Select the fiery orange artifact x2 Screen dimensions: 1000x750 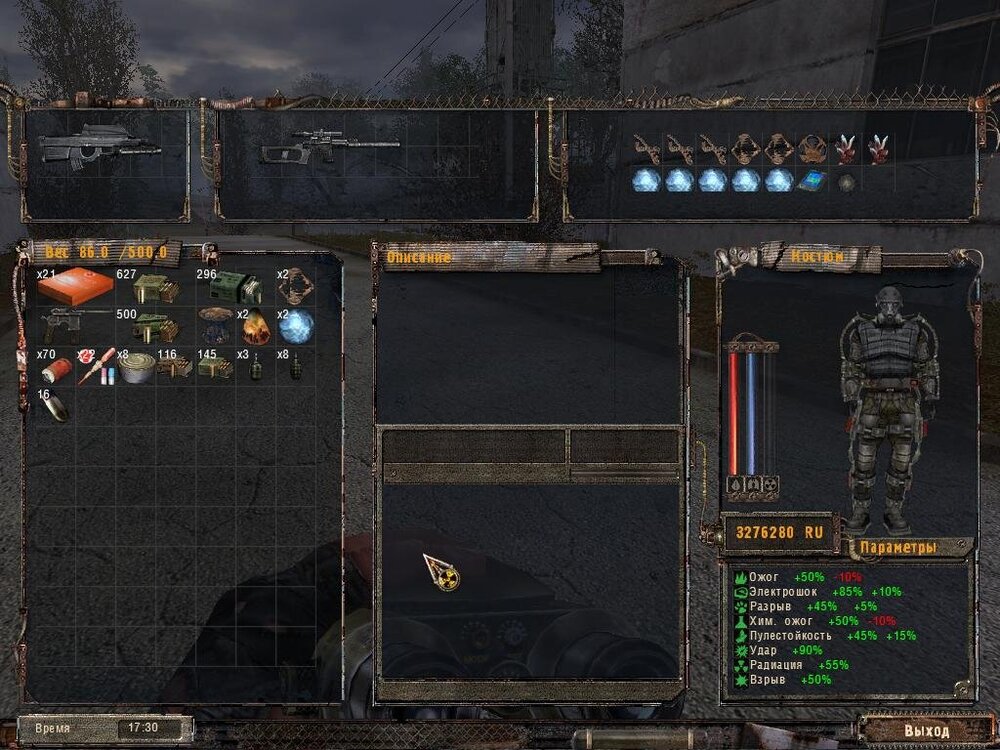click(x=255, y=326)
